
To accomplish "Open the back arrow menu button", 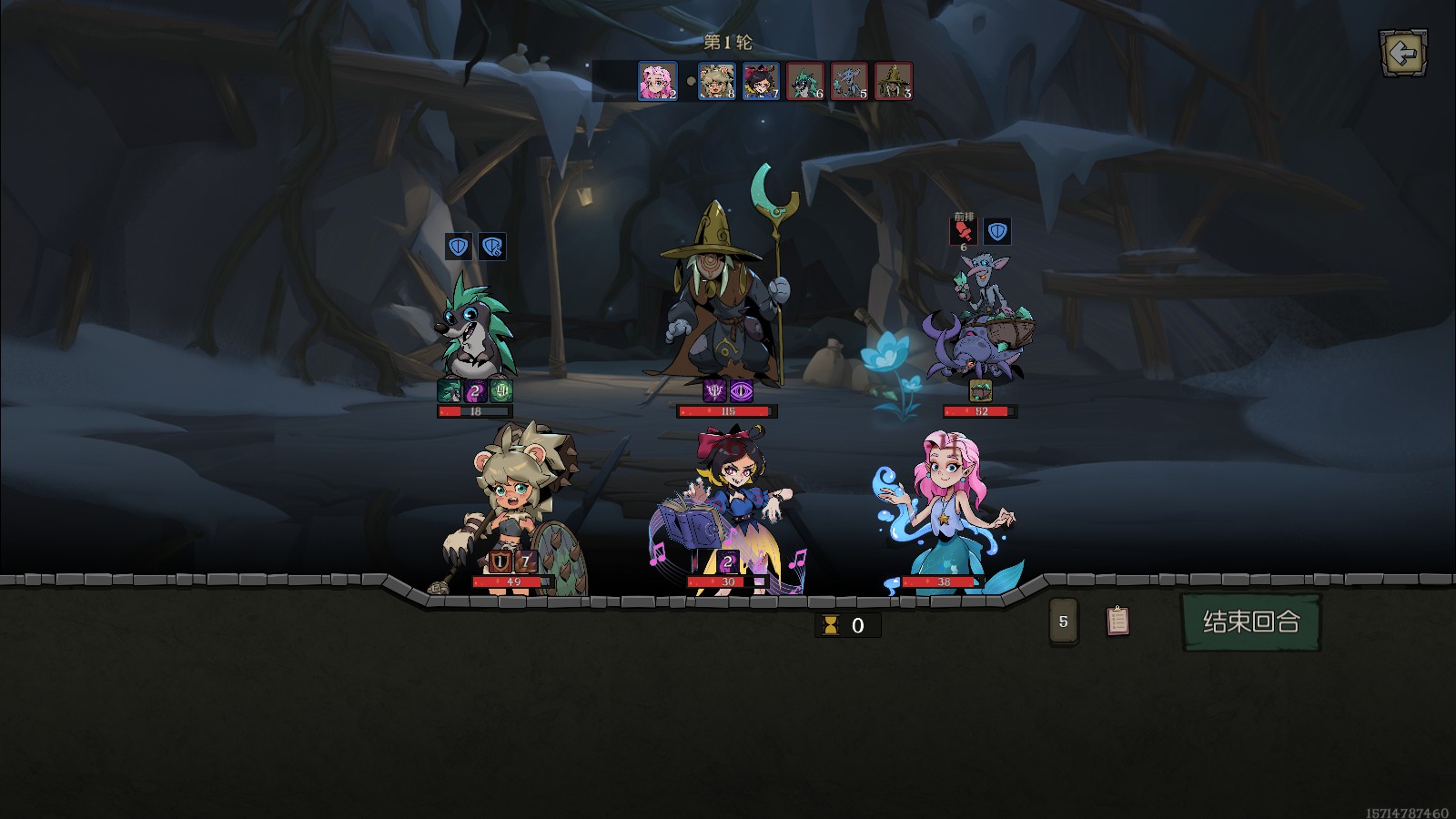I will [x=1403, y=54].
